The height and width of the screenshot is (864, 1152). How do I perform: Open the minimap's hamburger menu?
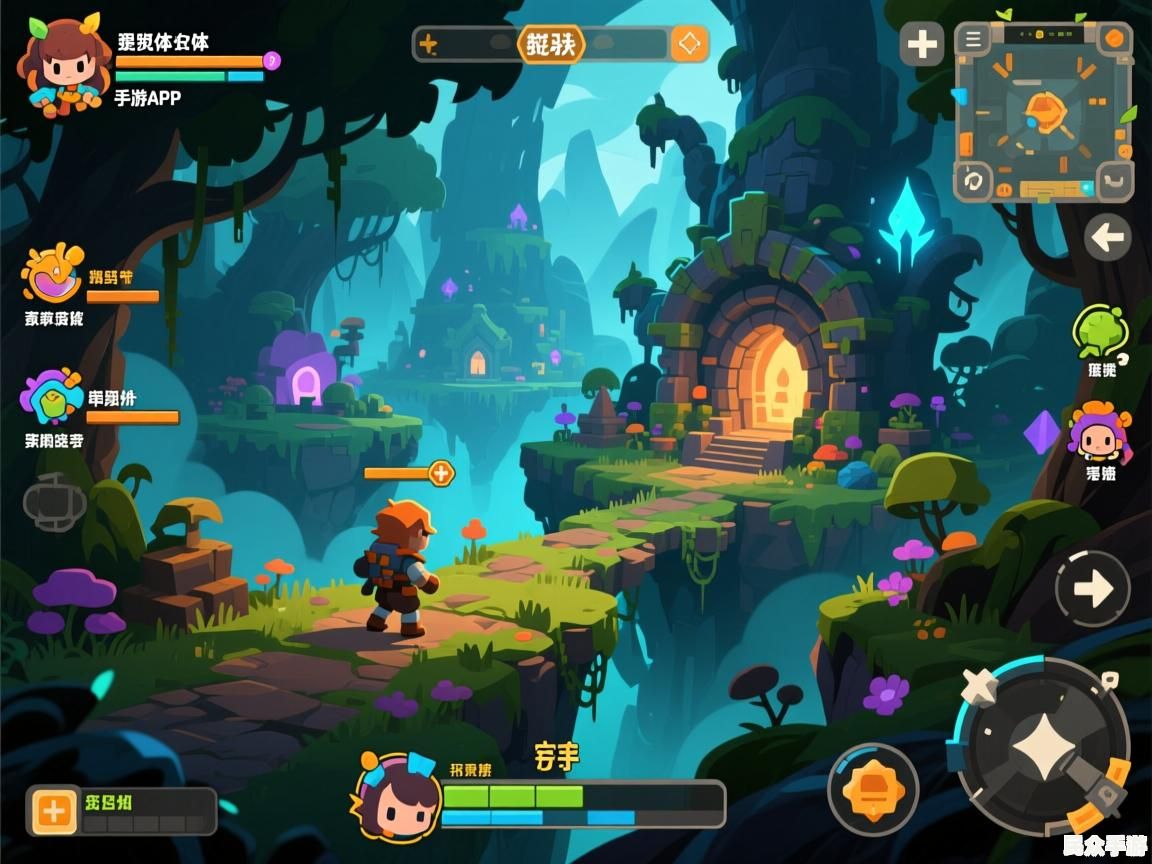[x=973, y=40]
